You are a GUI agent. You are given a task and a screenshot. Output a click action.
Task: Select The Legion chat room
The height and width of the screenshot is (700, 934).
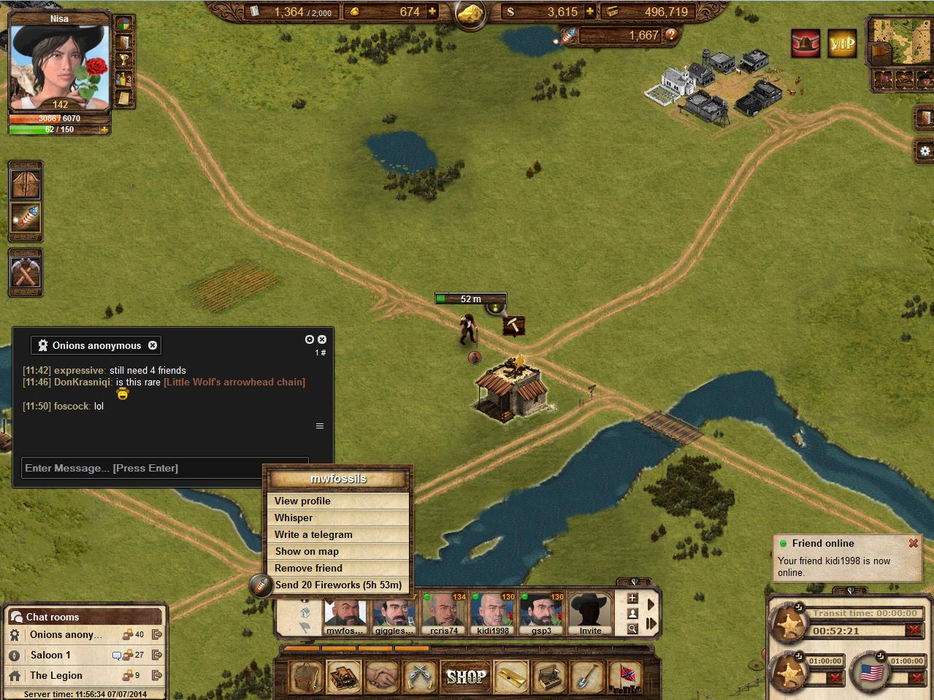(x=56, y=676)
